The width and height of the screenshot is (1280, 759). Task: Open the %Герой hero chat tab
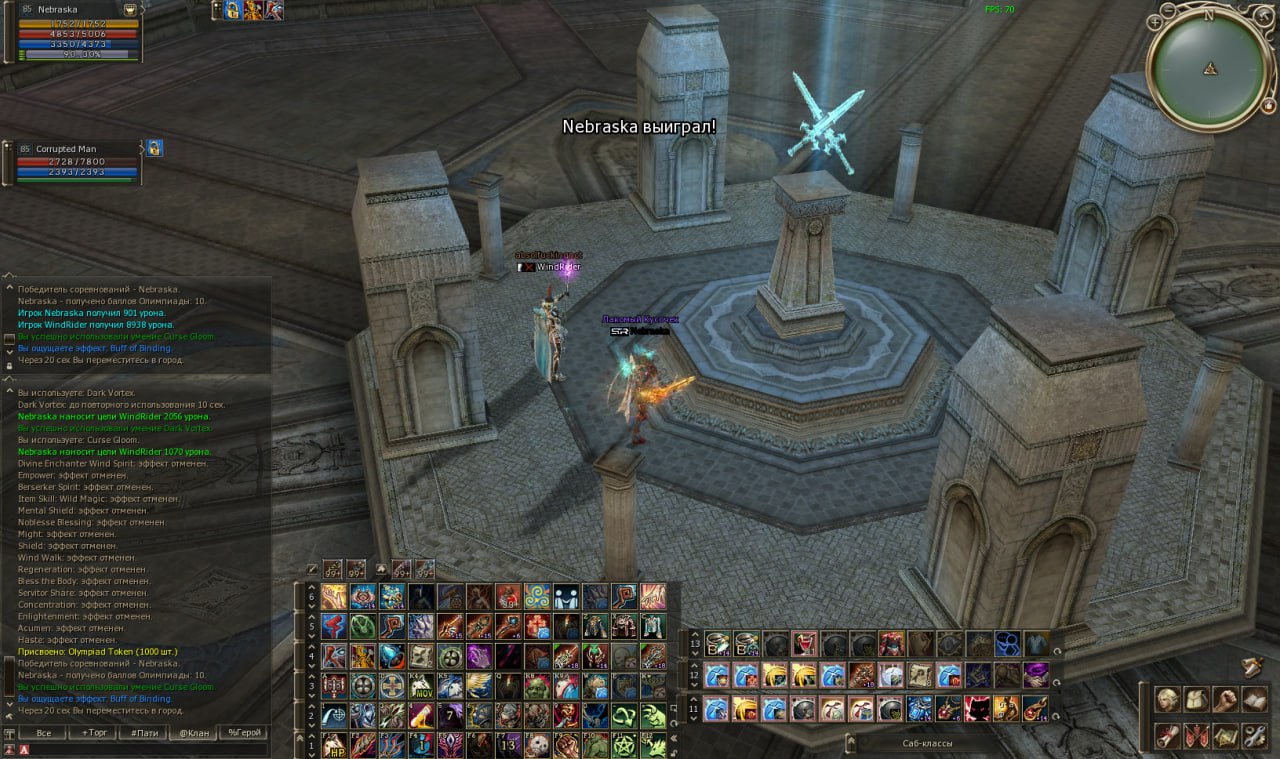click(243, 733)
